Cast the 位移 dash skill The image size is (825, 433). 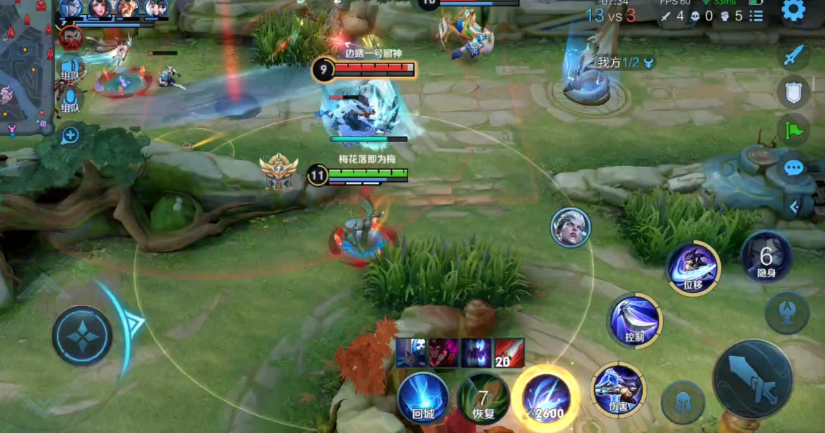tap(693, 267)
